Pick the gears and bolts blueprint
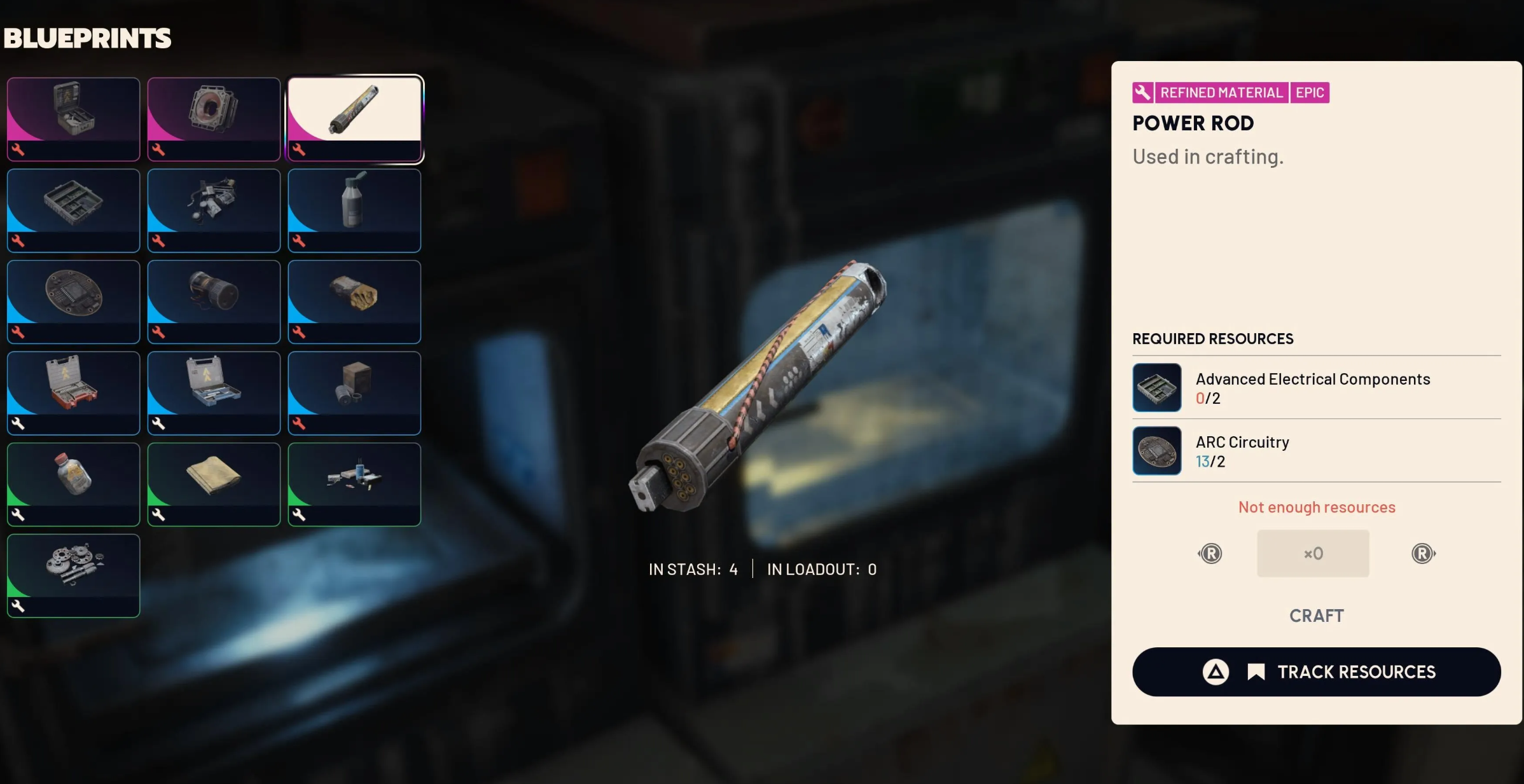 73,575
